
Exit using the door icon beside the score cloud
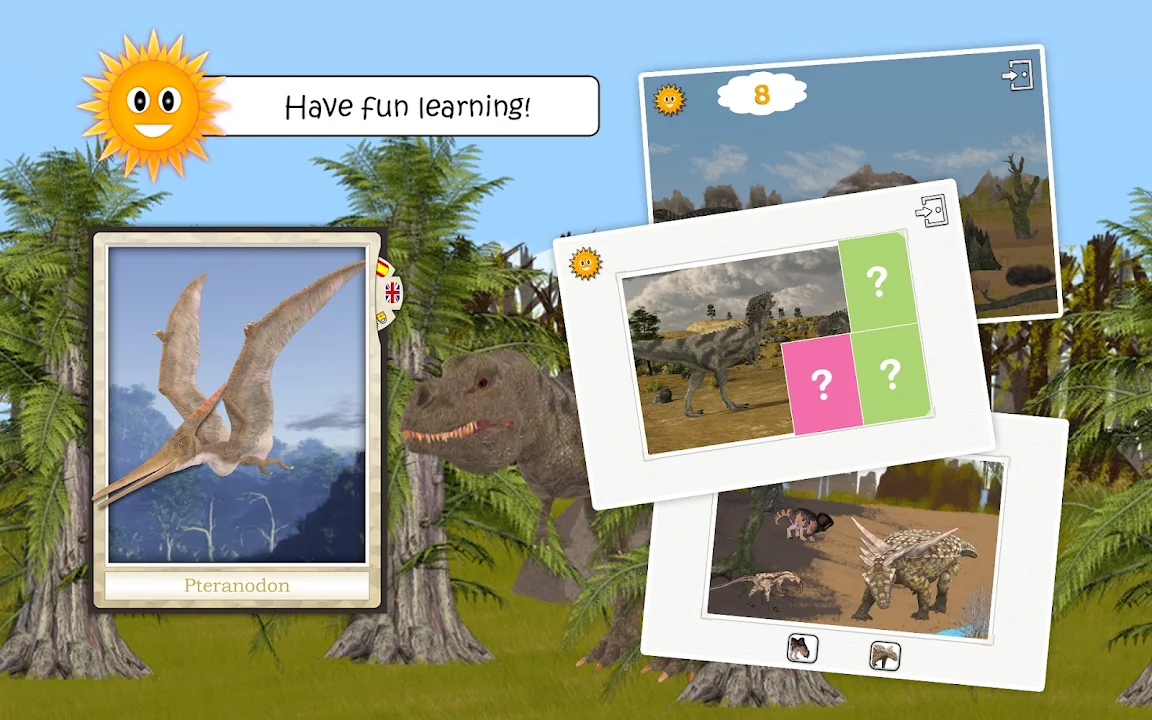pos(1018,75)
